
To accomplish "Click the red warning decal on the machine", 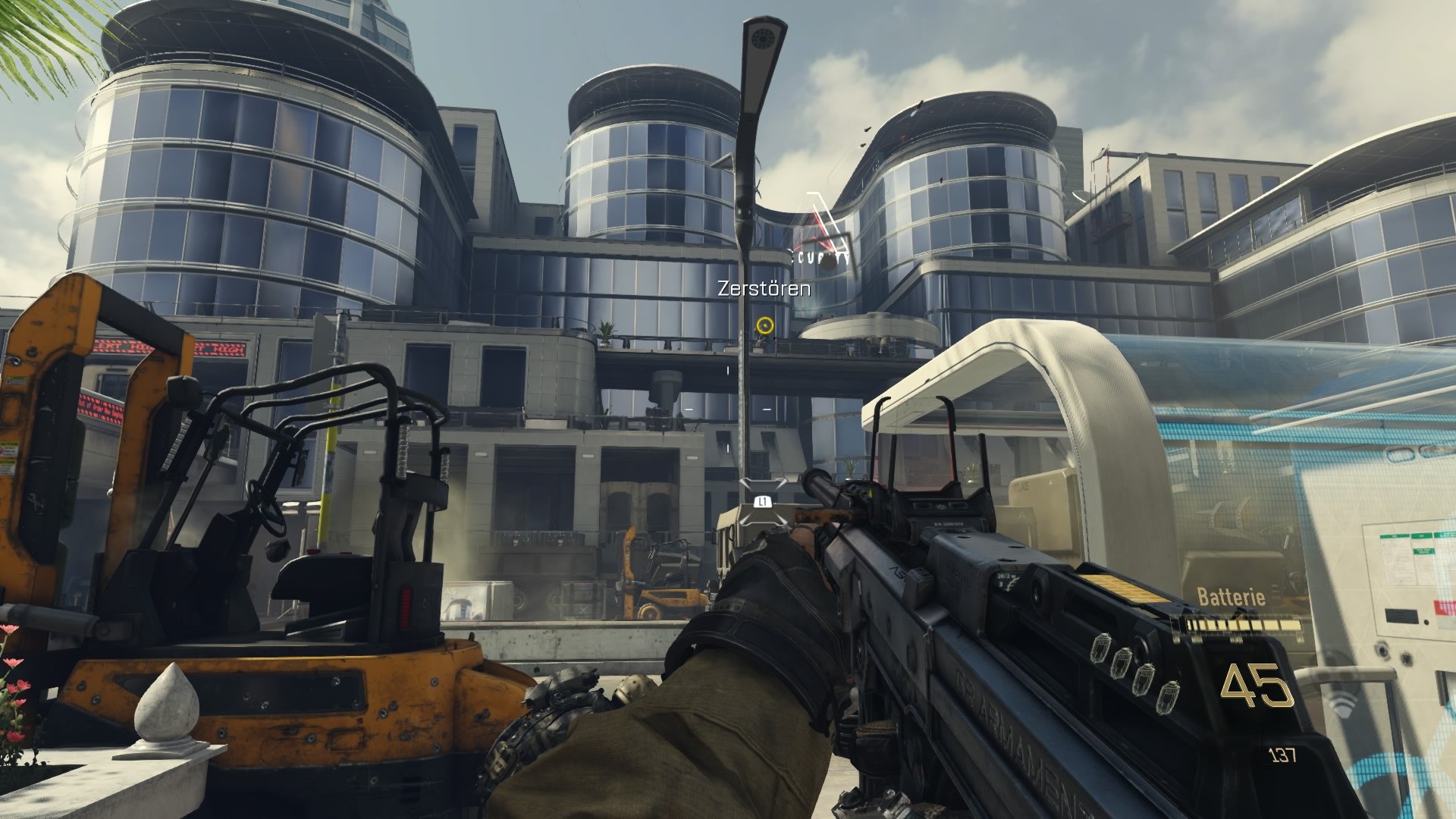I will point(6,449).
